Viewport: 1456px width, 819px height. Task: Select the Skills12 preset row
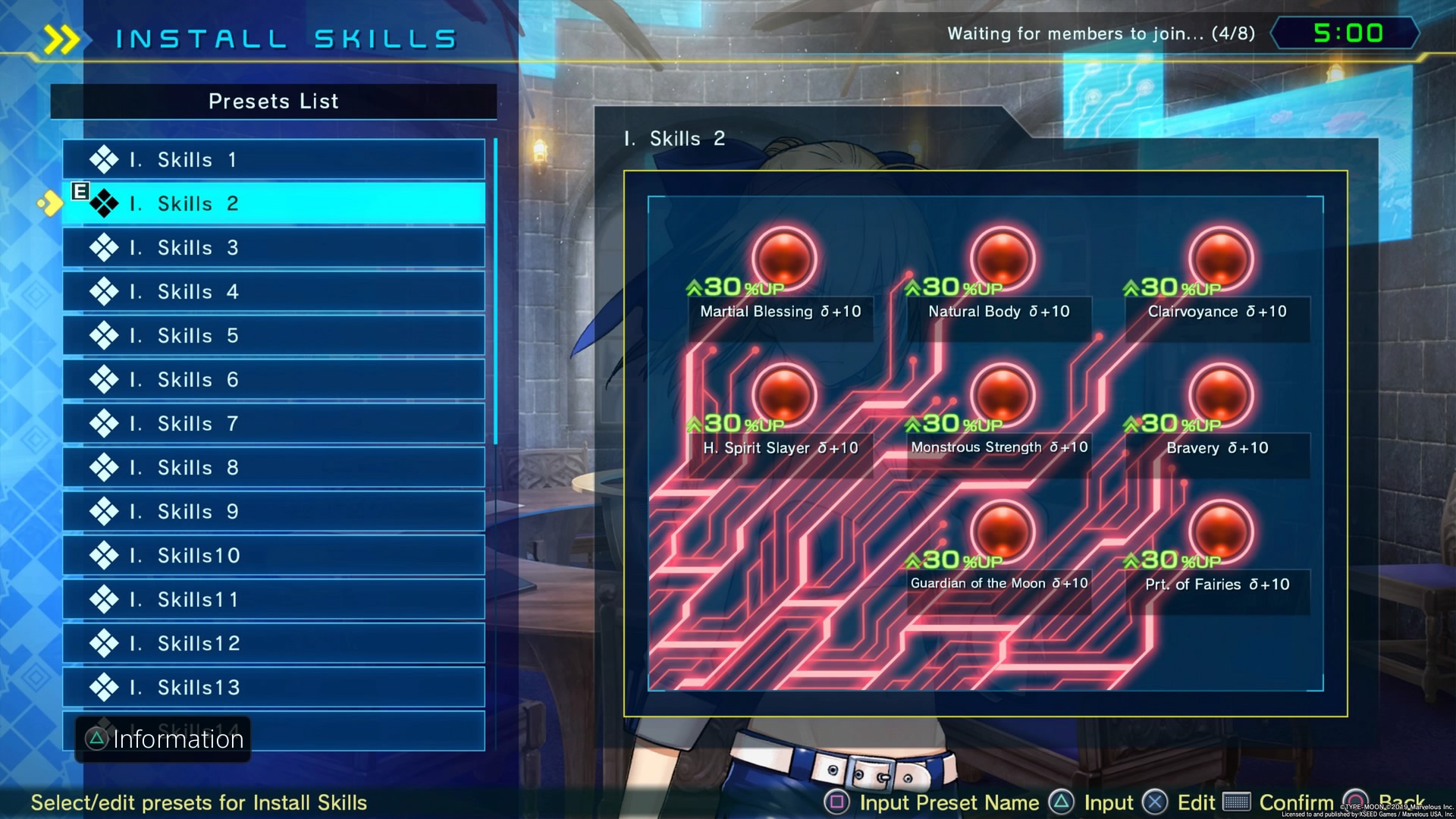273,644
